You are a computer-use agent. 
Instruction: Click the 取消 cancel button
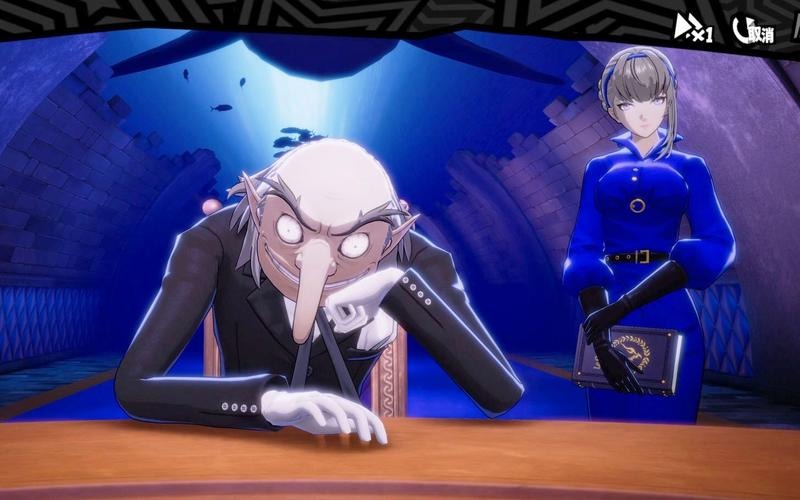coord(754,31)
